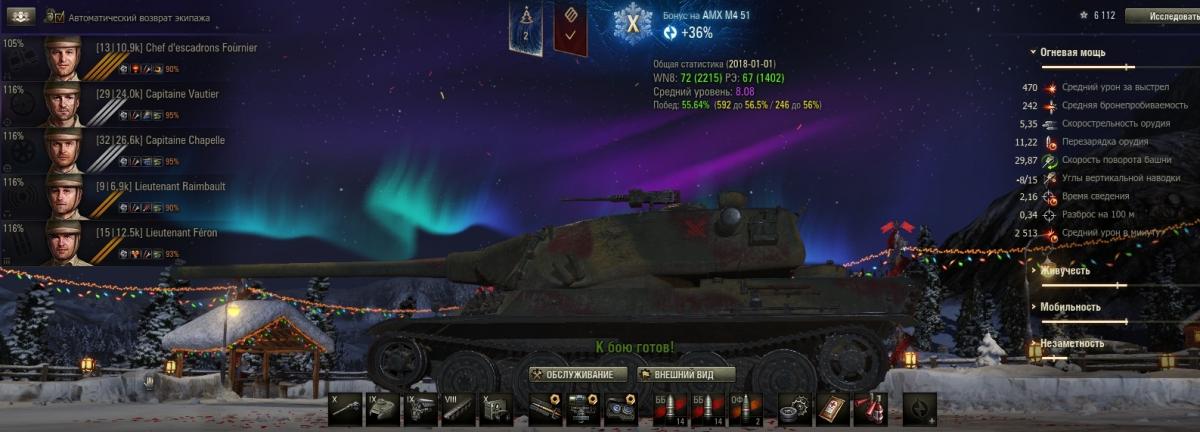Image resolution: width=1200 pixels, height=432 pixels.
Task: Open the Обслуживание service menu
Action: point(580,375)
